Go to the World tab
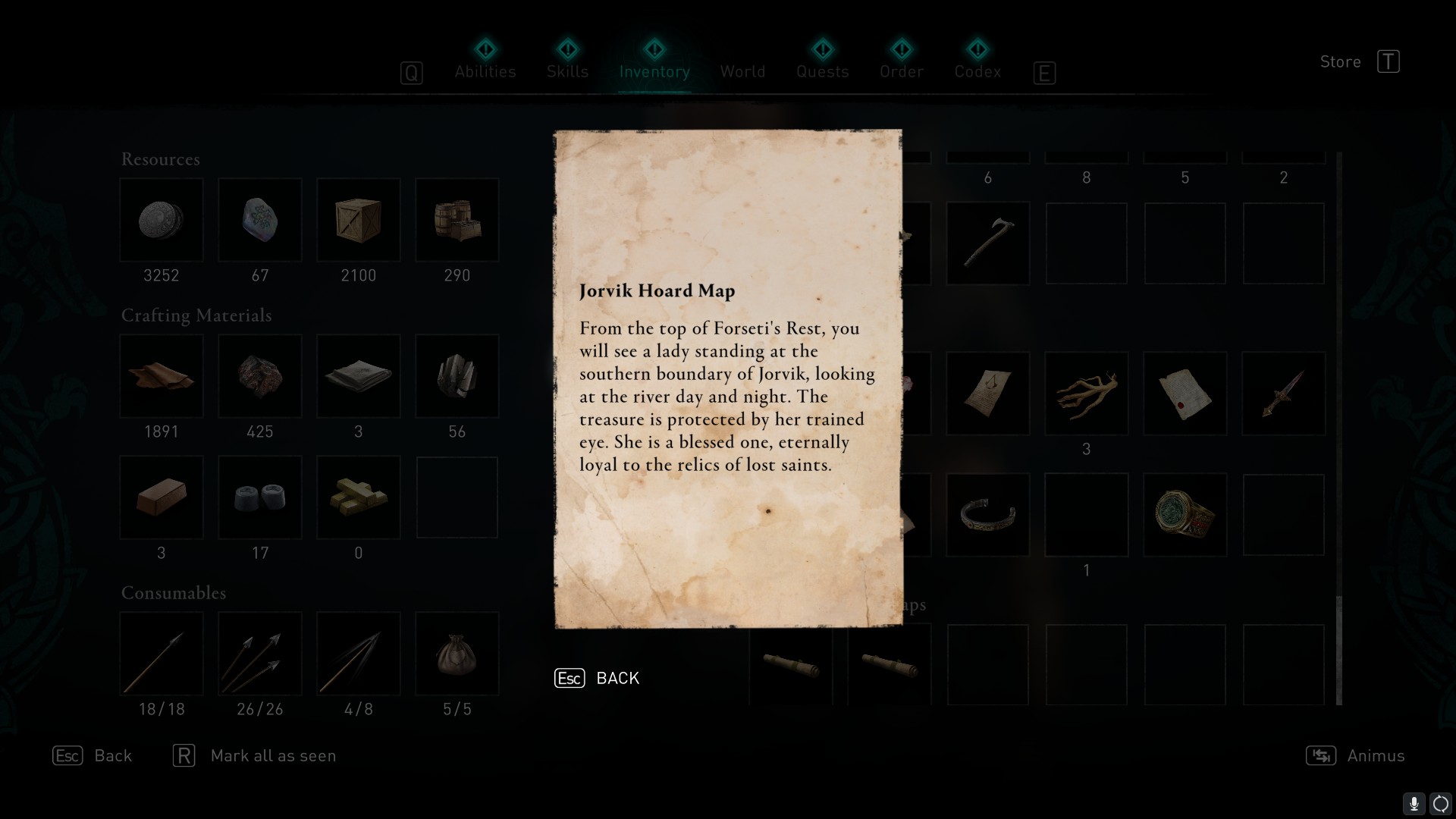Viewport: 1456px width, 819px height. (742, 71)
